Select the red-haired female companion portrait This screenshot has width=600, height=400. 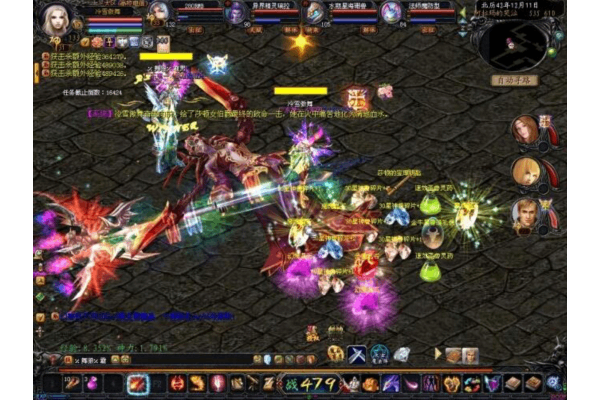point(525,129)
